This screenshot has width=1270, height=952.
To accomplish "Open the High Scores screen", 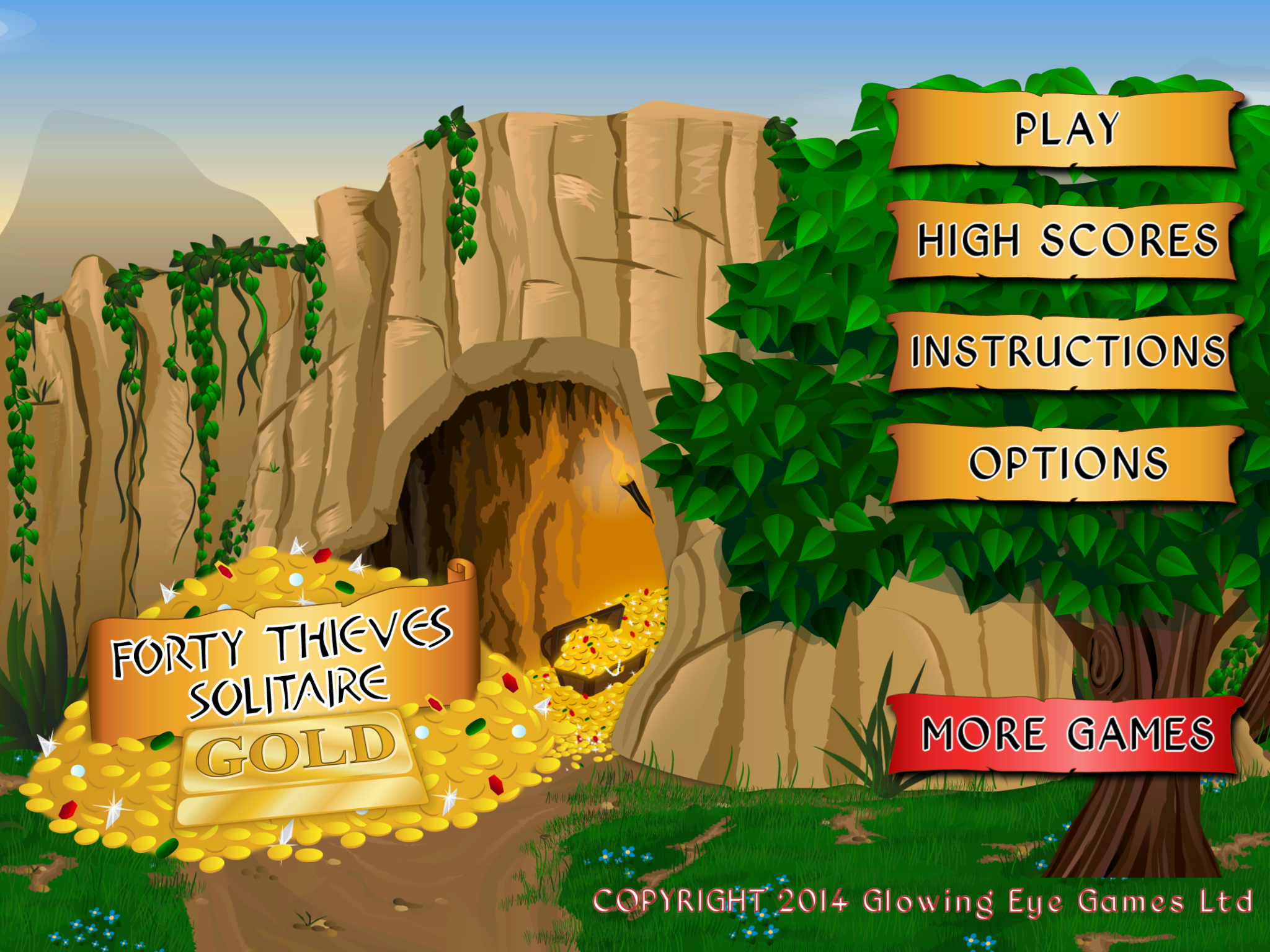I will 1065,240.
